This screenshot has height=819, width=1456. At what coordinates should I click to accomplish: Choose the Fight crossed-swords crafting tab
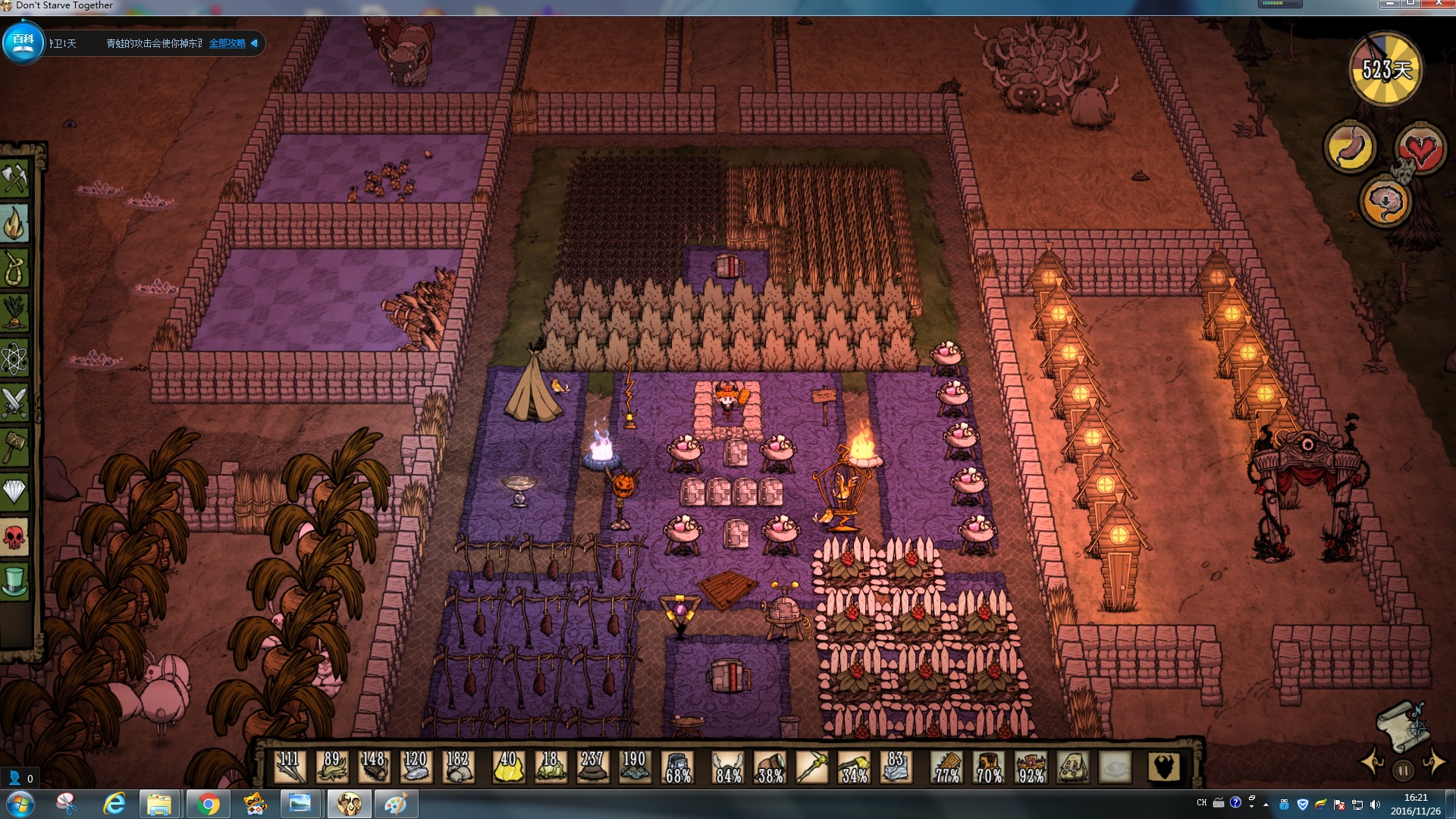click(14, 403)
